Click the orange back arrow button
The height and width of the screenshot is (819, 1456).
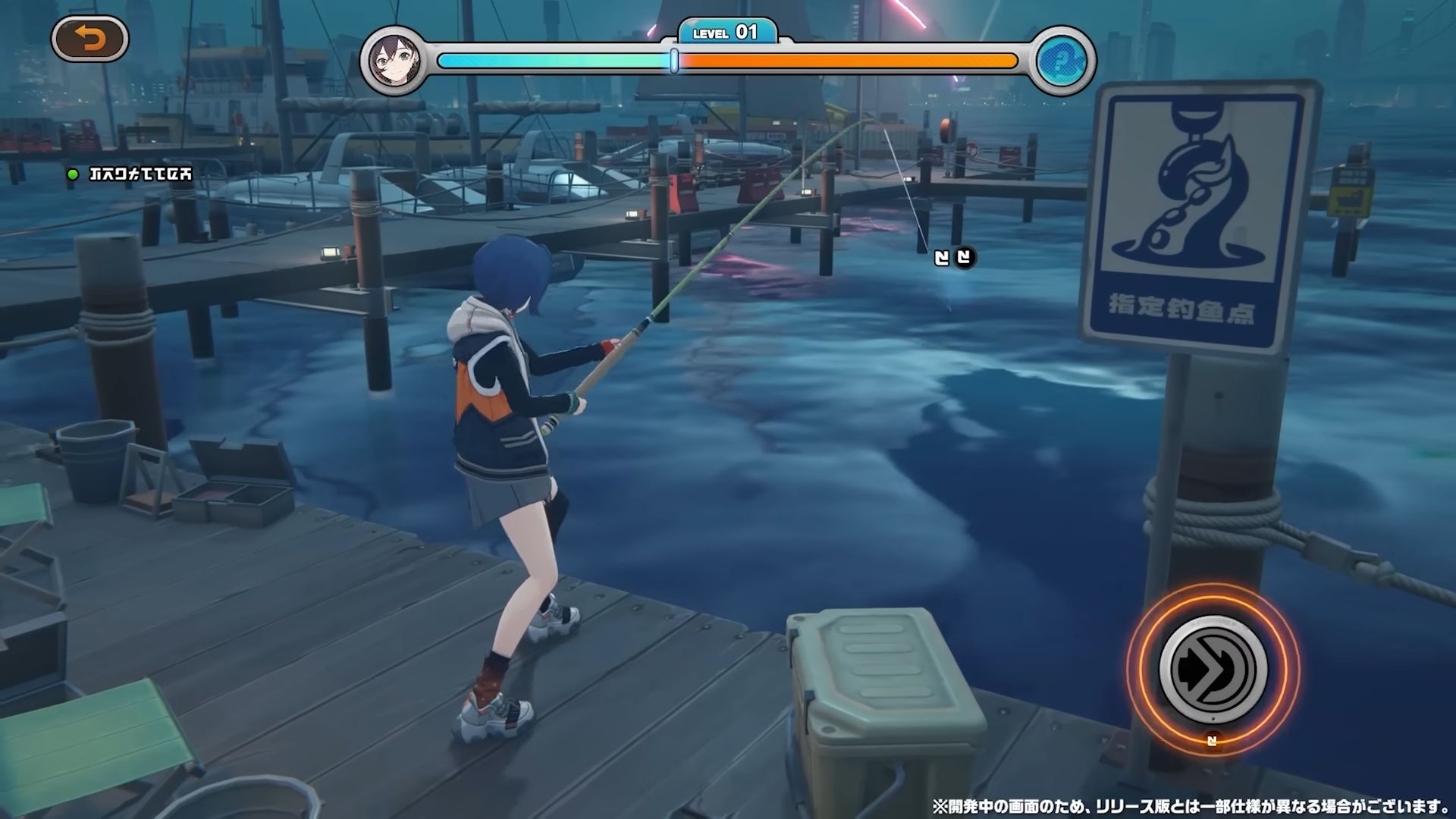(93, 39)
